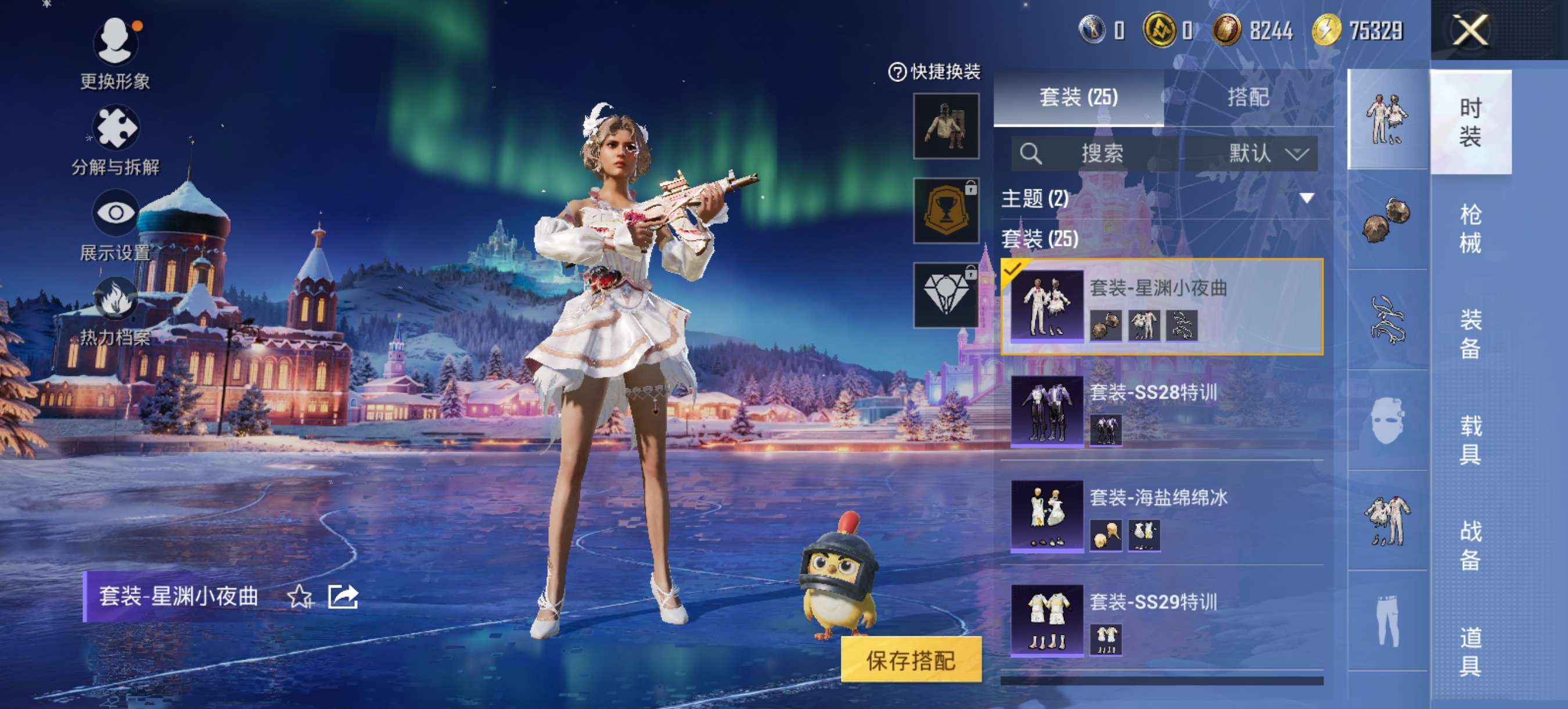This screenshot has height=709, width=1568.
Task: Share the outfit using the share icon
Action: point(343,597)
